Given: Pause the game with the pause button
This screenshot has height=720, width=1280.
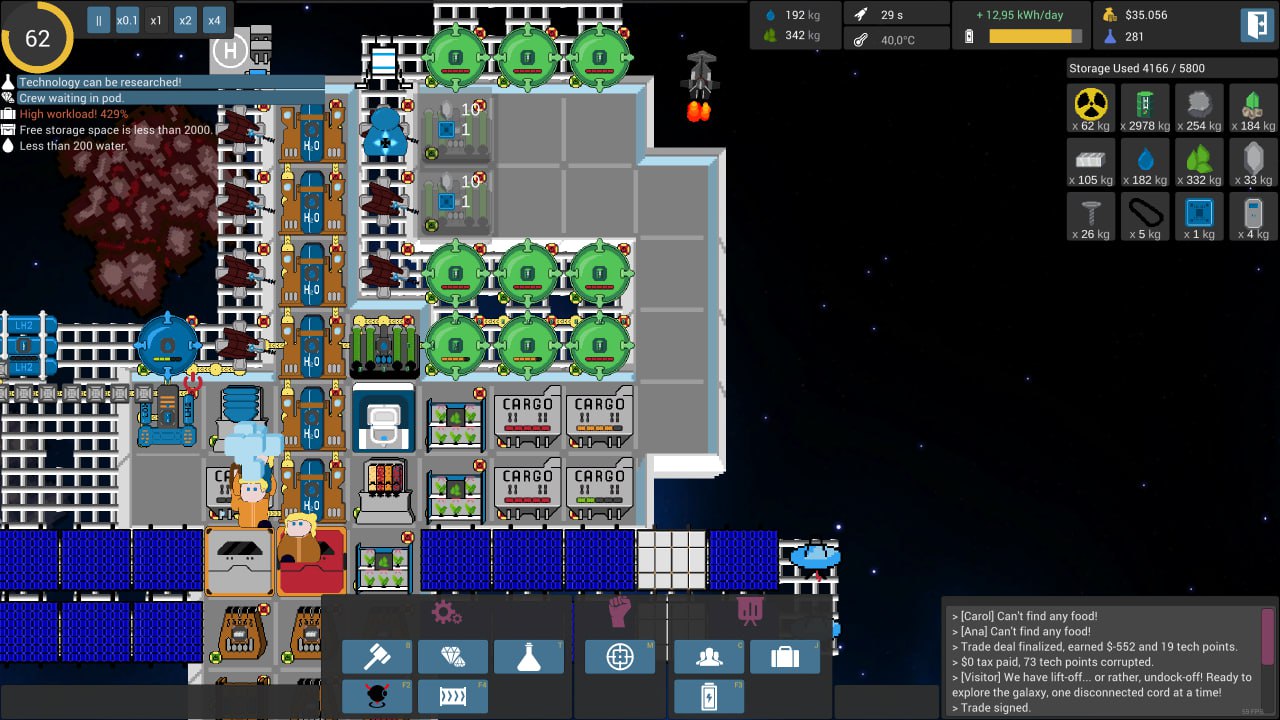Looking at the screenshot, I should (98, 19).
